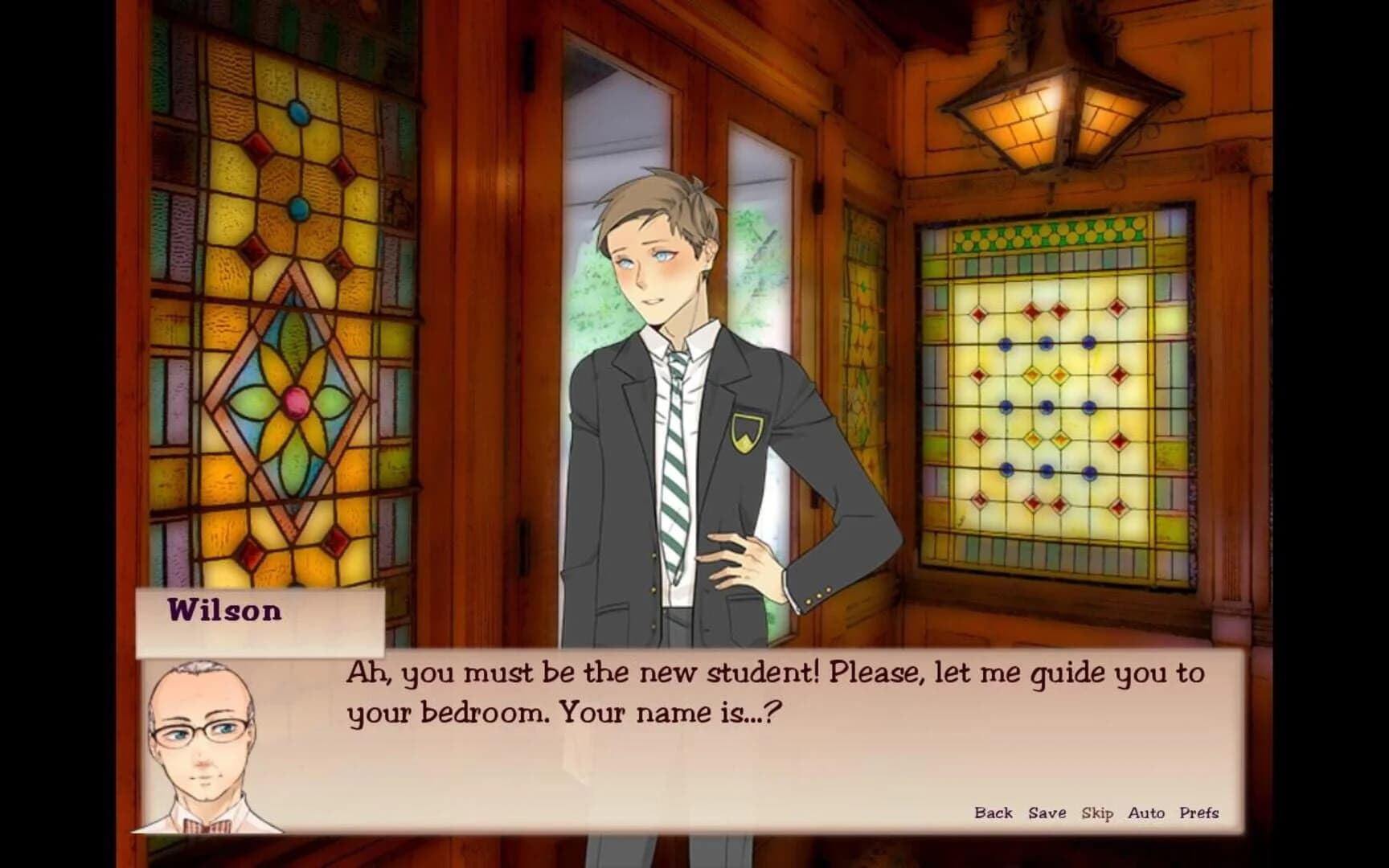Select "Skip" from the quick menu

[1100, 813]
